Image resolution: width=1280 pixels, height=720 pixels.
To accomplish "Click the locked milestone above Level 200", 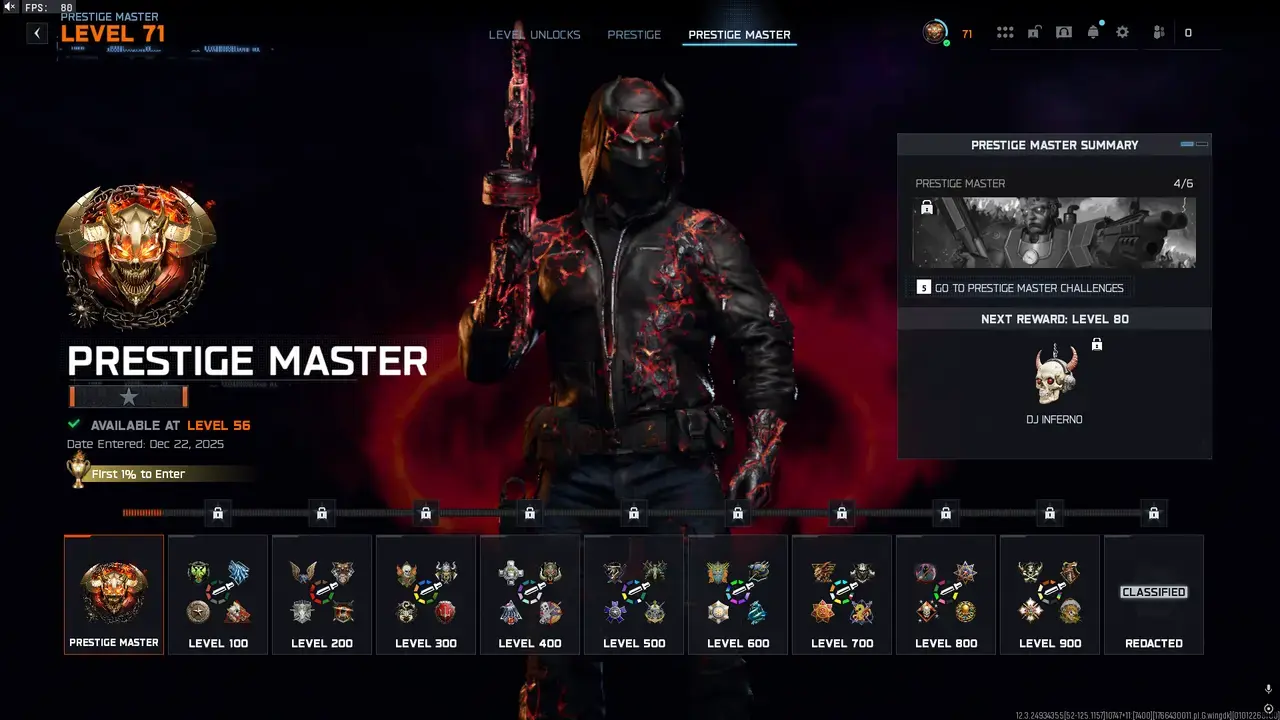I will [321, 513].
